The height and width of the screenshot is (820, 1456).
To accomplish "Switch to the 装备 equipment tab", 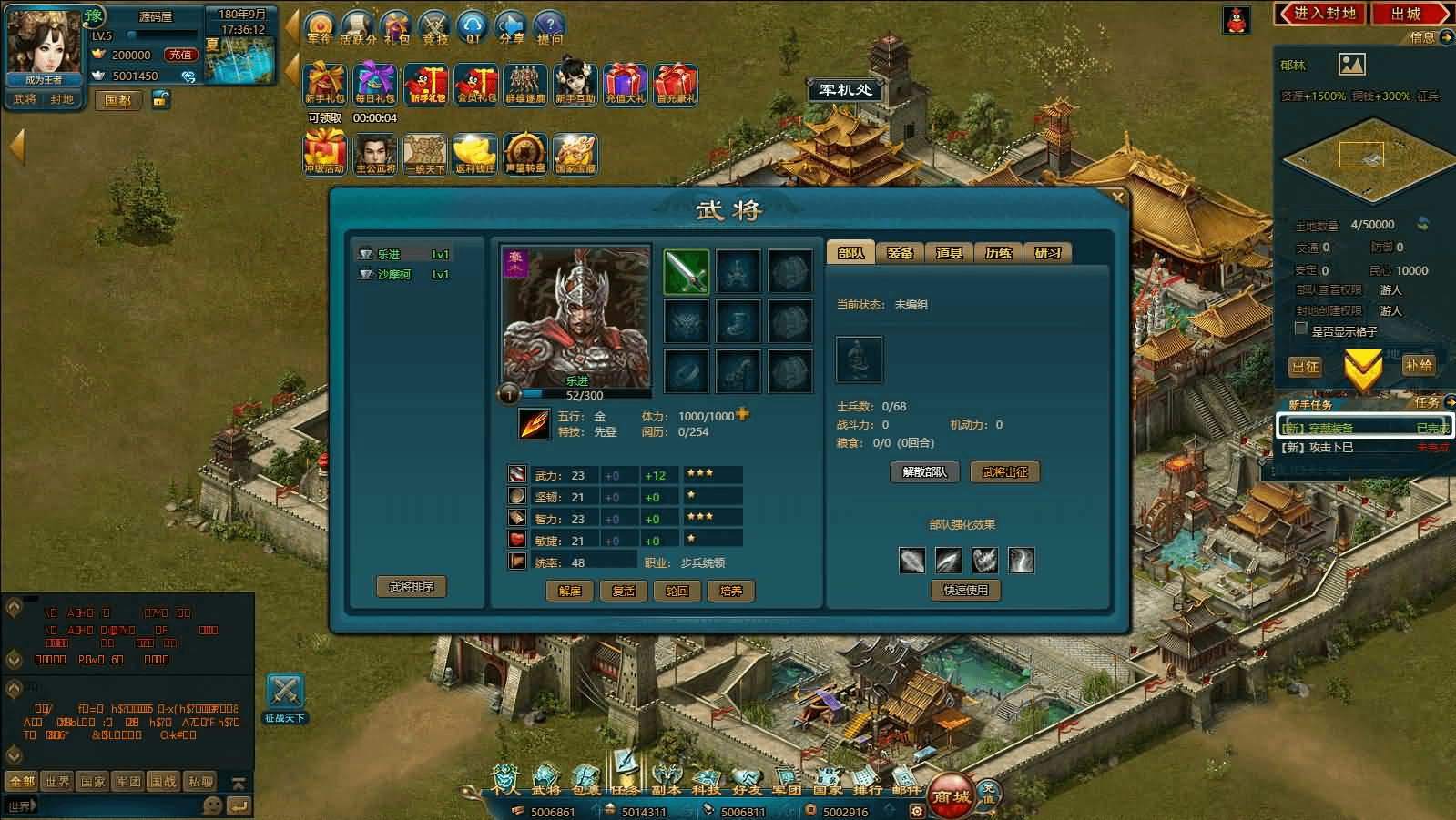I will point(900,253).
